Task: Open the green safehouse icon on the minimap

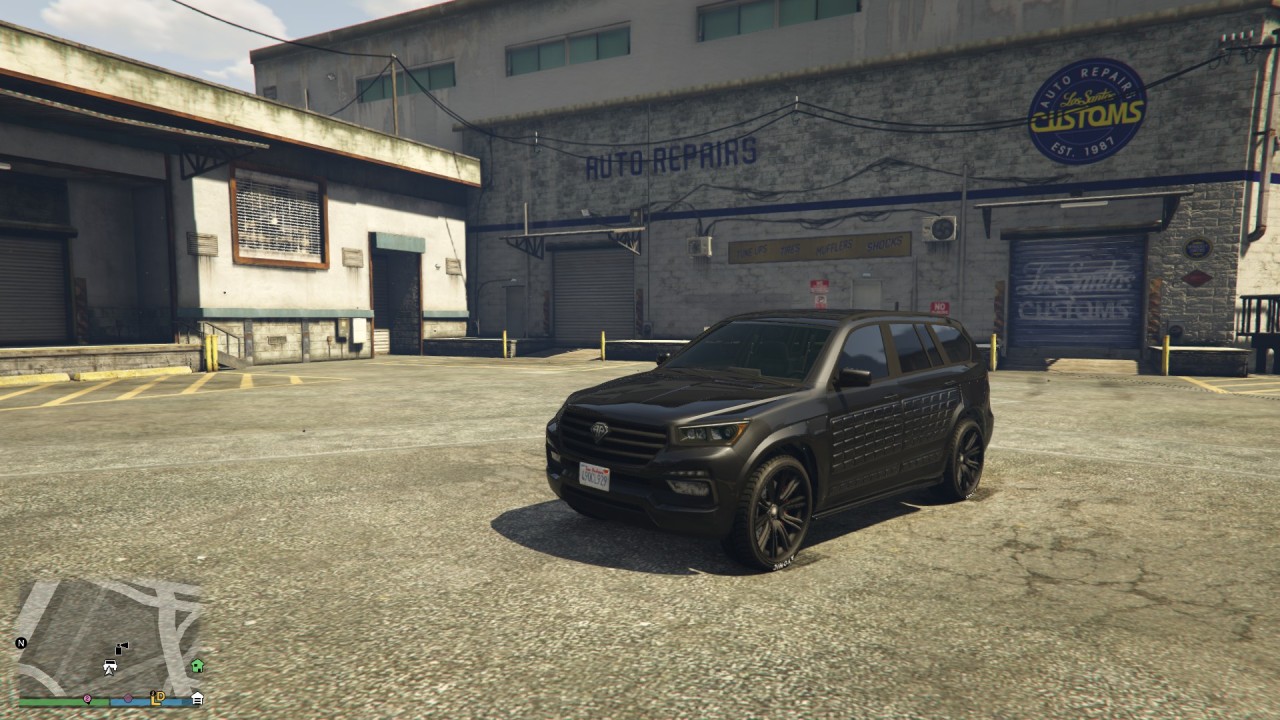Action: [x=196, y=666]
